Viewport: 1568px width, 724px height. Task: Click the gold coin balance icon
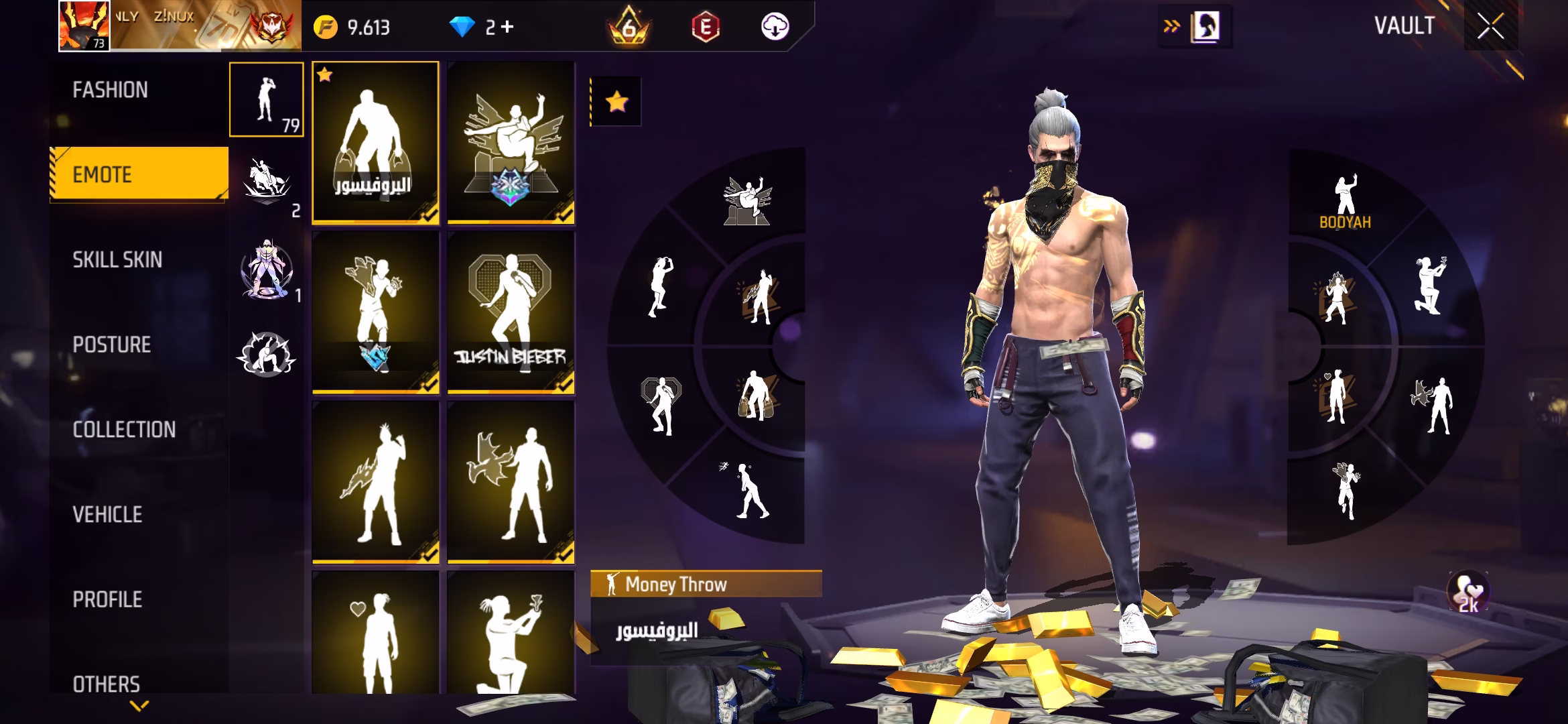click(x=326, y=27)
